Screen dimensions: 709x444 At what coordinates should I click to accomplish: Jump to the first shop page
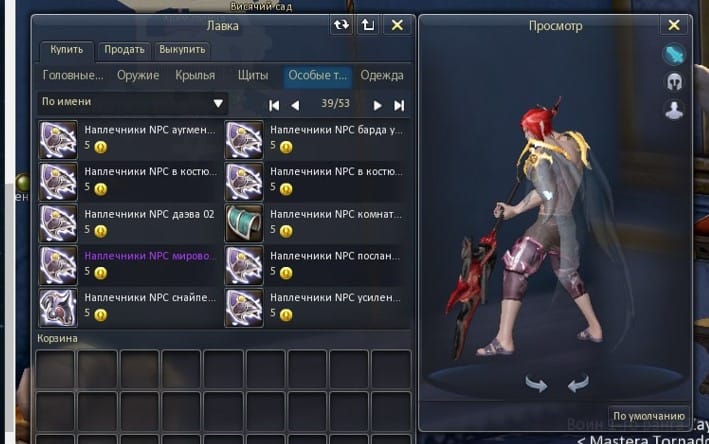[x=274, y=105]
